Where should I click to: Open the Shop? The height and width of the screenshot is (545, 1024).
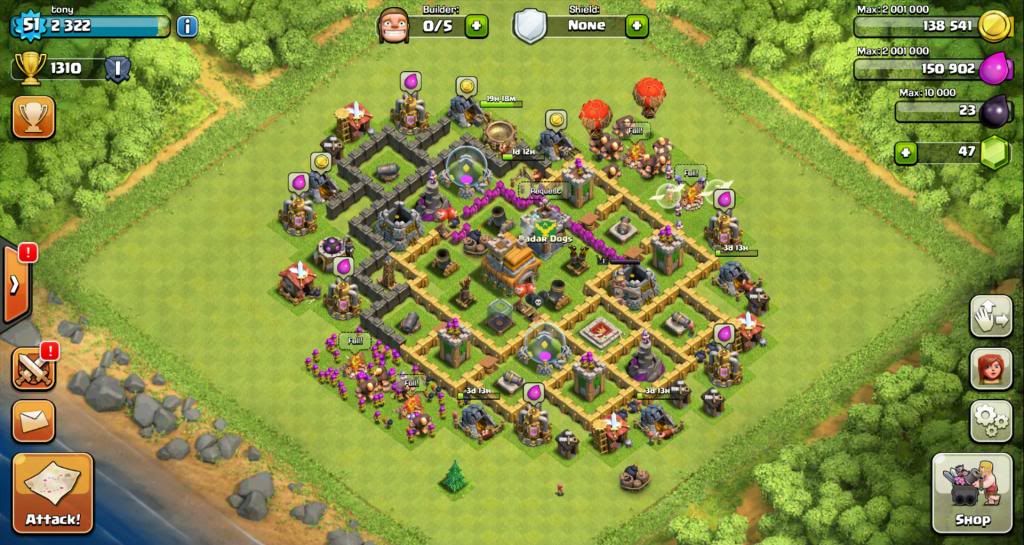click(970, 492)
